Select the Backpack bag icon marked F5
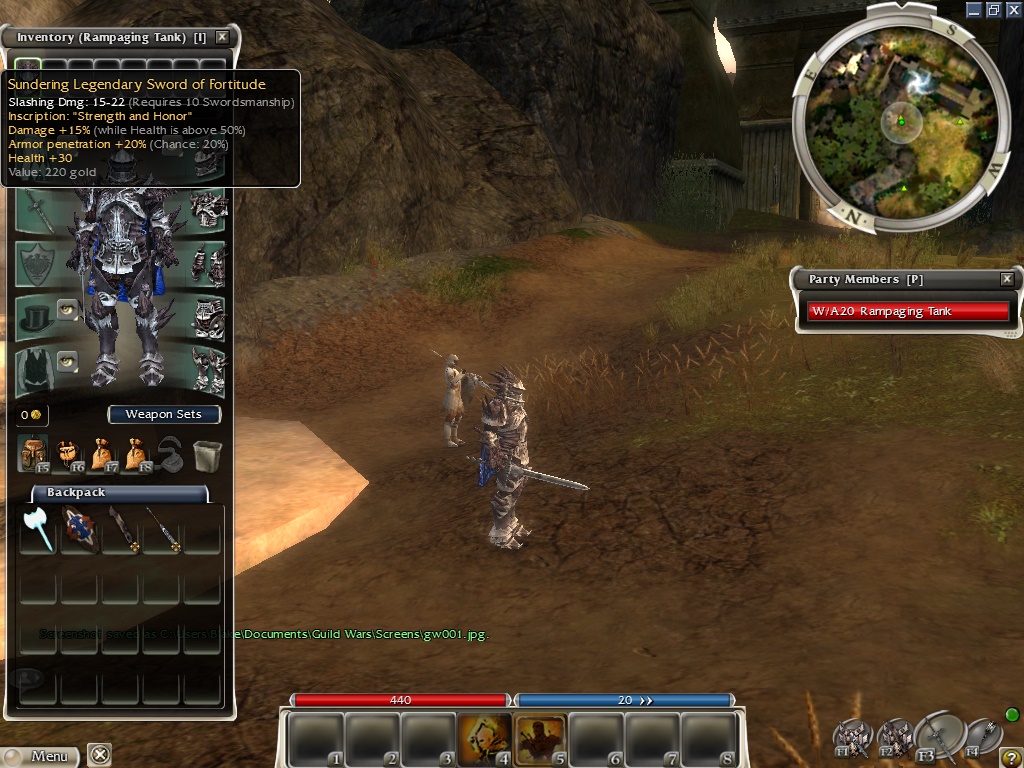Viewport: 1024px width, 768px height. pos(34,454)
